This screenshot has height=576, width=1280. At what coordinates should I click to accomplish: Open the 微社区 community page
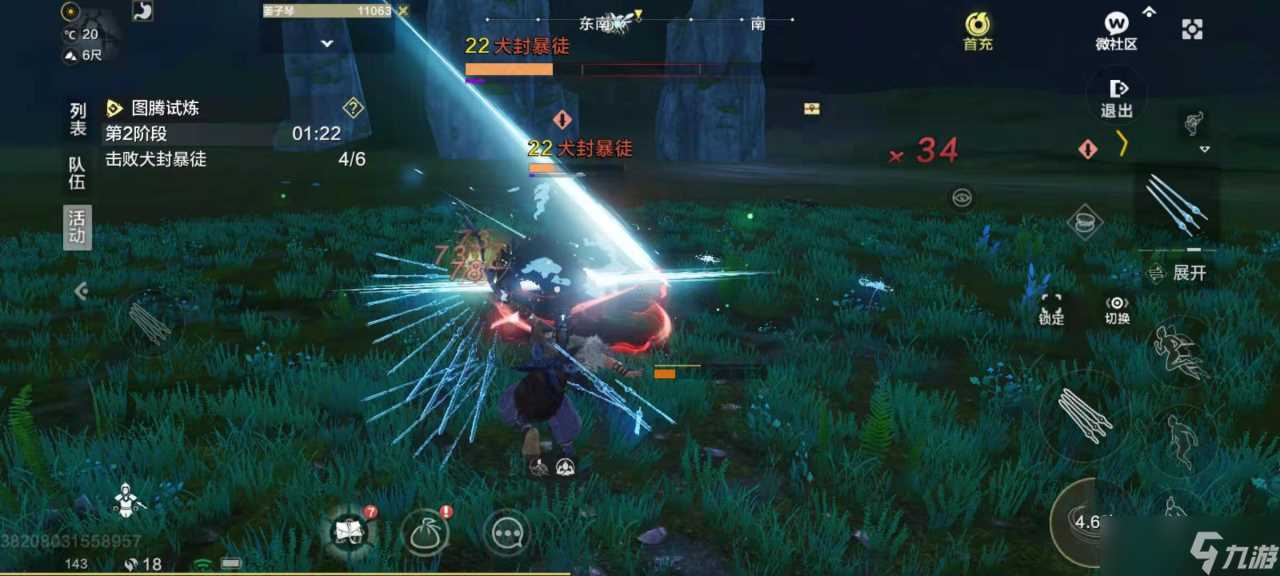1116,30
